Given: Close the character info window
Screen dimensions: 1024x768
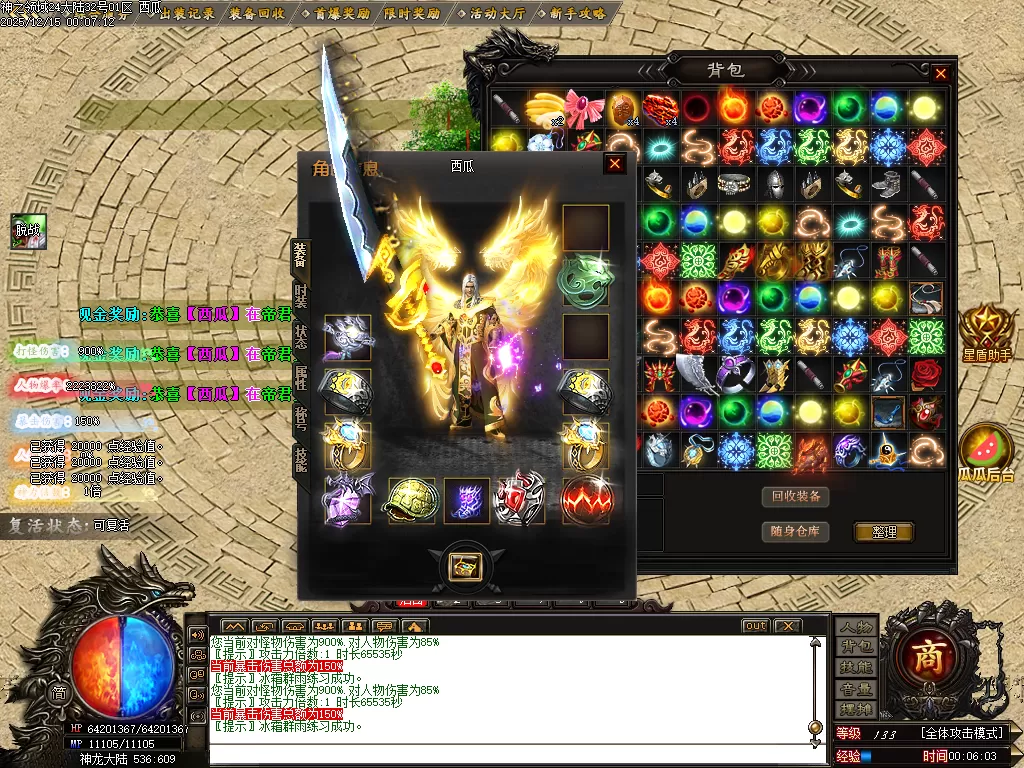Looking at the screenshot, I should [x=615, y=164].
